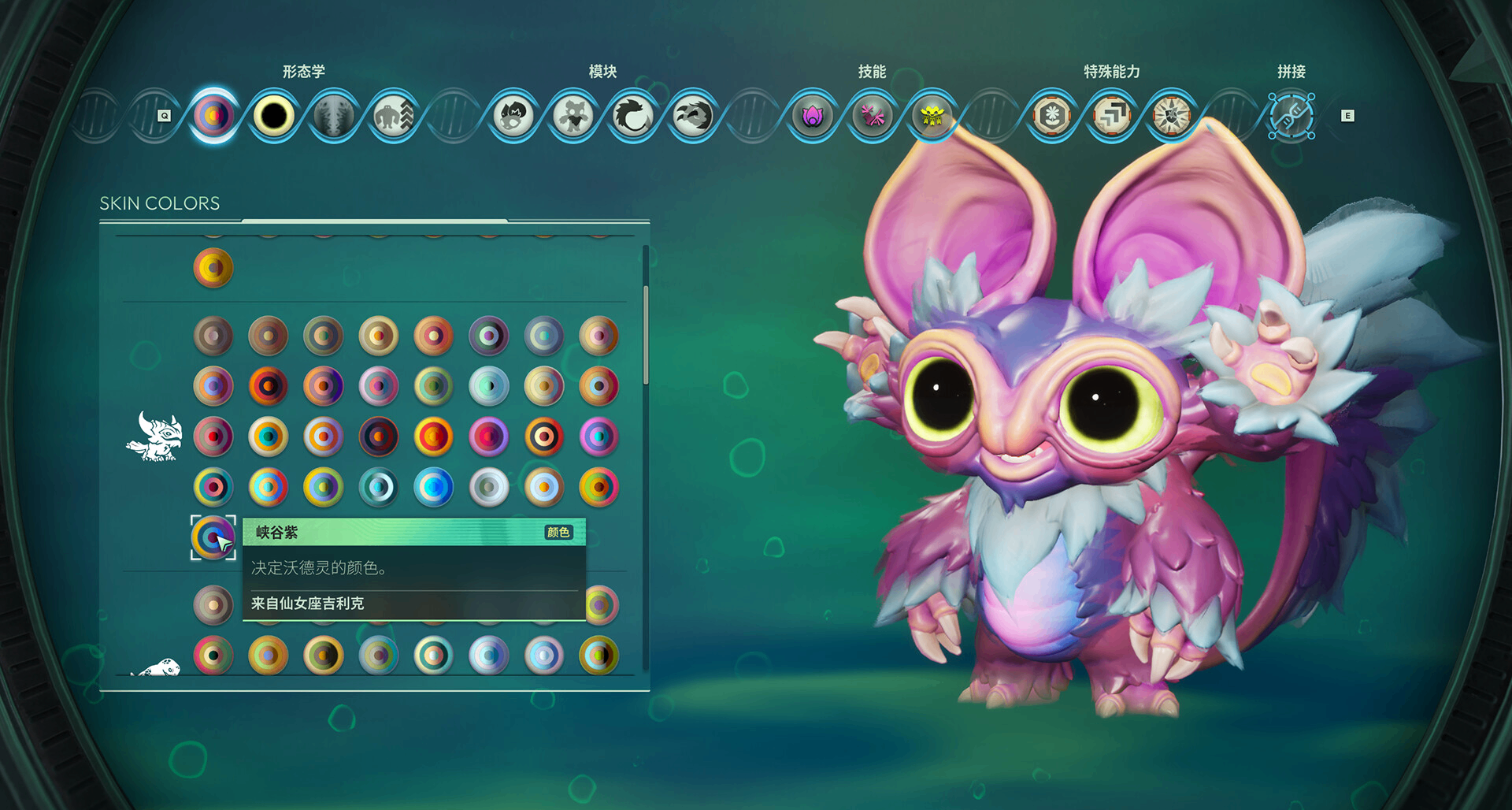Select the yellow creature skill icon
This screenshot has width=1512, height=810.
(x=932, y=116)
